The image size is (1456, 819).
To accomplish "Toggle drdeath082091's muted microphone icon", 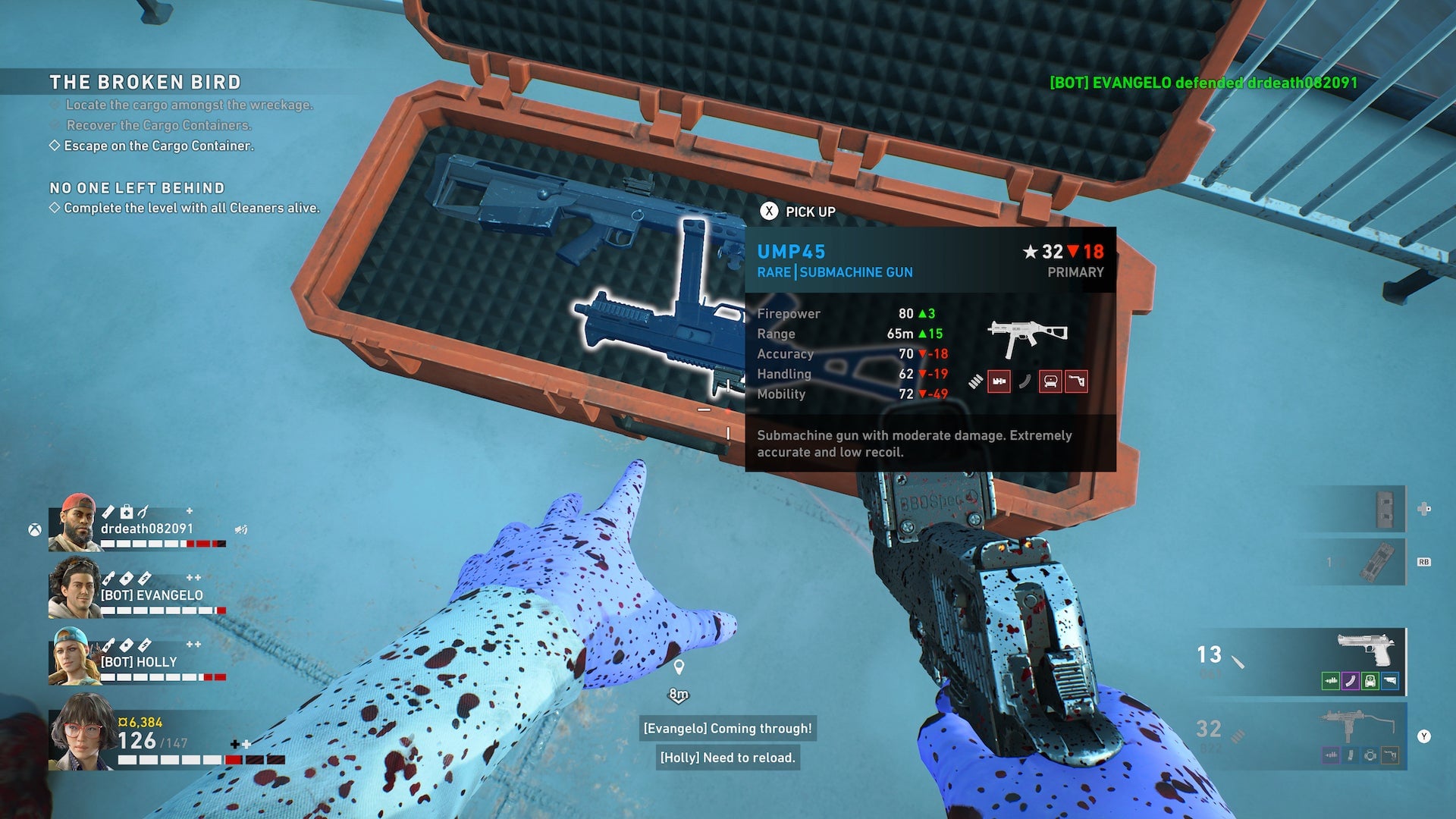I will coord(241,529).
